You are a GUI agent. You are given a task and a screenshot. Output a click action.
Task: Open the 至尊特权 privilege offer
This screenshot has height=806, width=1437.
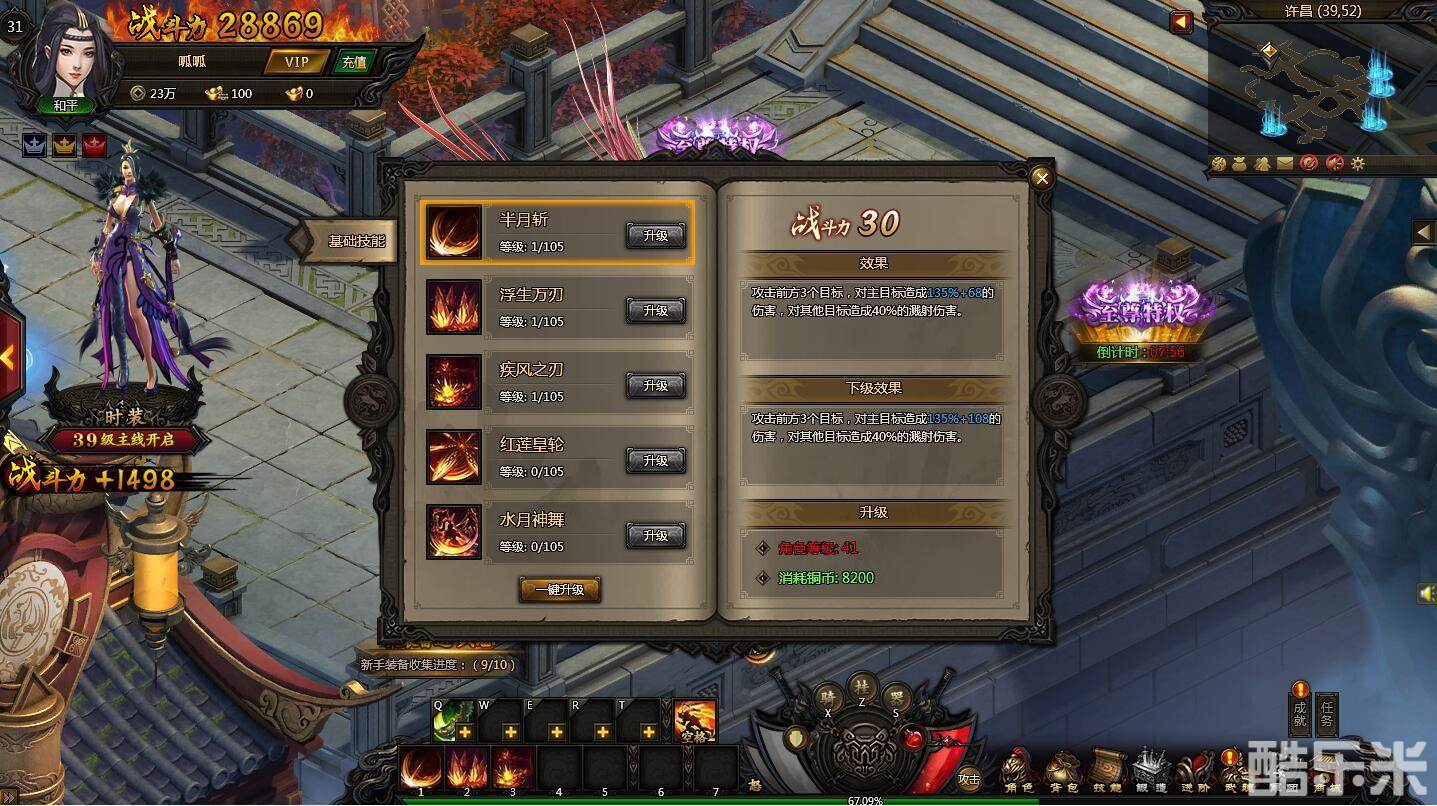[x=1140, y=311]
